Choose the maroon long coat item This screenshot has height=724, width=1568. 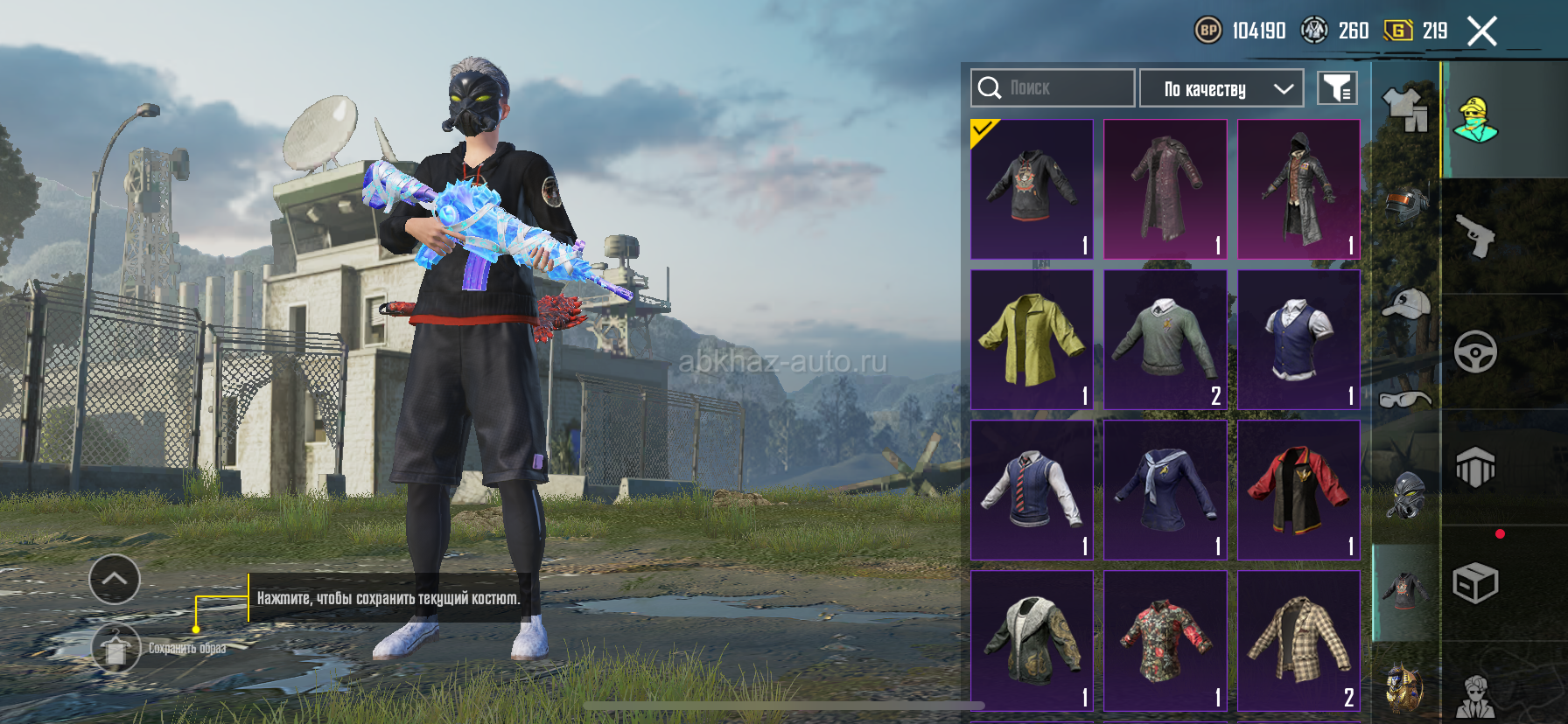click(1165, 189)
